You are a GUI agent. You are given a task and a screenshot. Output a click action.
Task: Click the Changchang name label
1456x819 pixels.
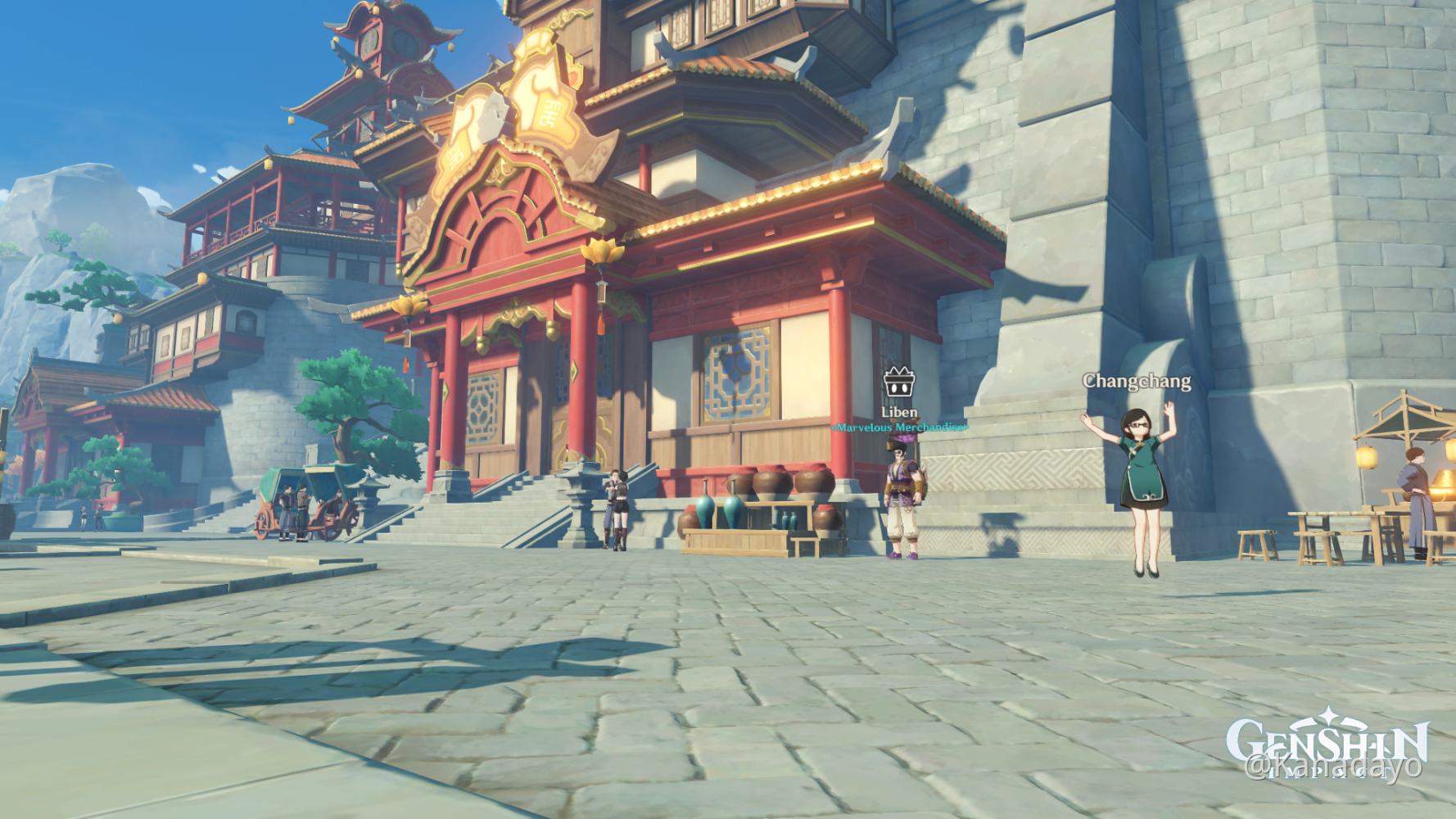coord(1137,380)
